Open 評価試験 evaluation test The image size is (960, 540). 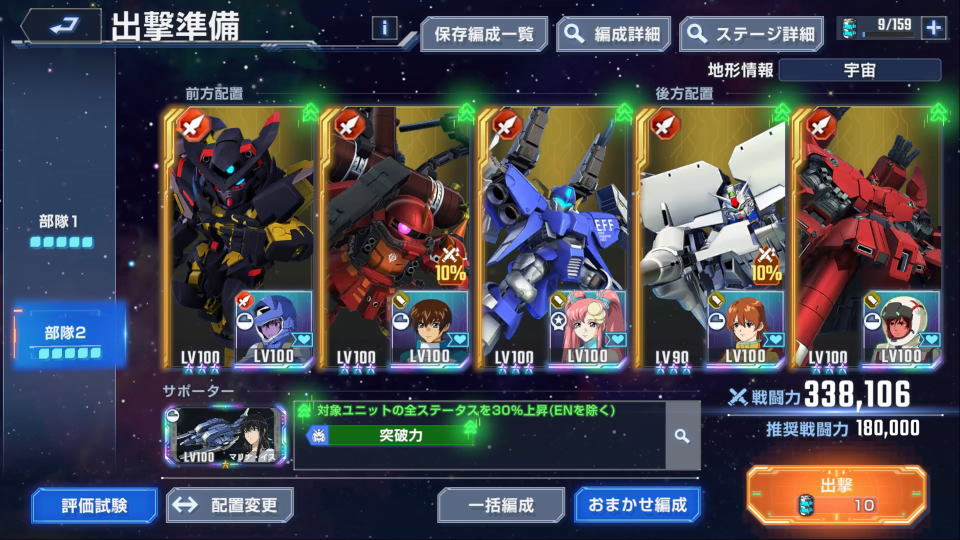[x=94, y=505]
